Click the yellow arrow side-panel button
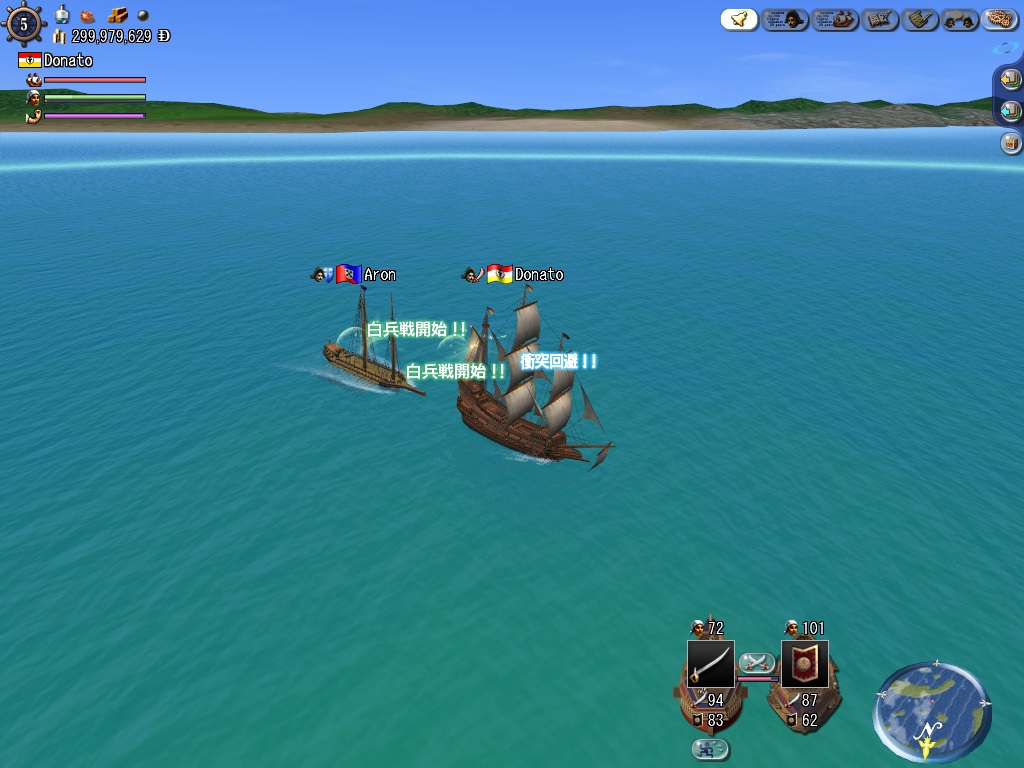 click(x=1010, y=79)
